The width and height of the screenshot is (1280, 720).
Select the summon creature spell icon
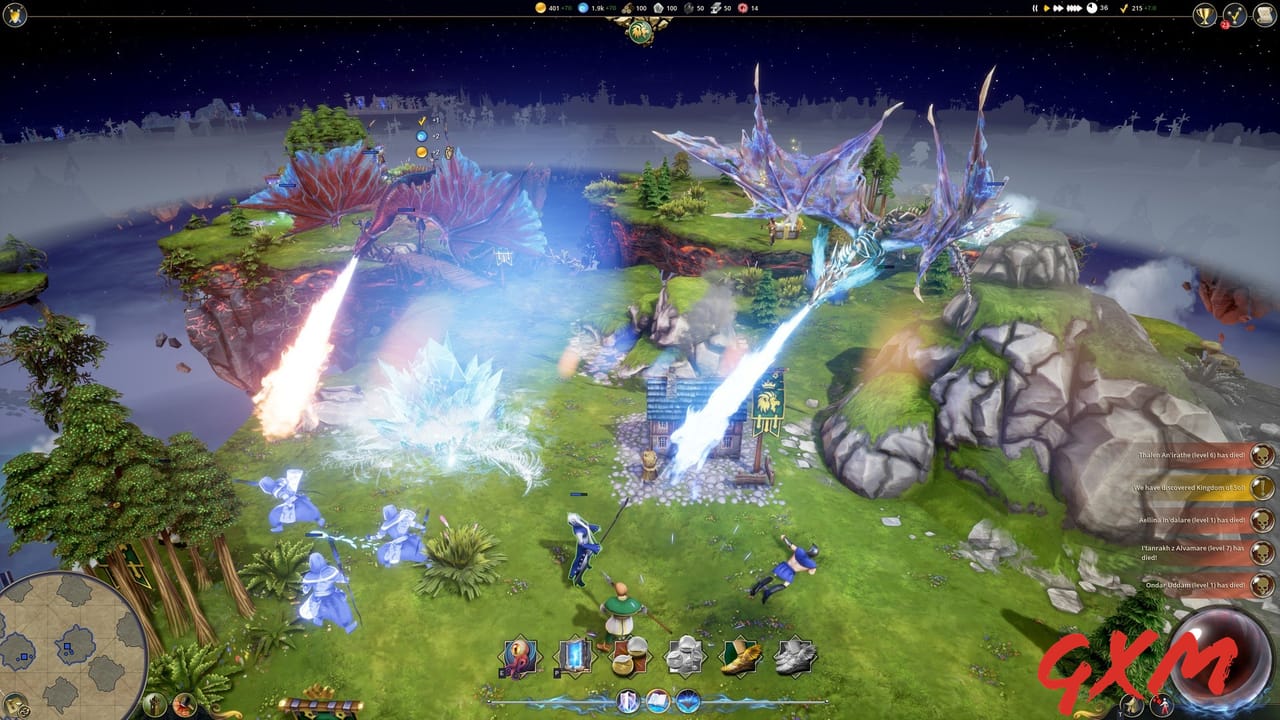520,658
